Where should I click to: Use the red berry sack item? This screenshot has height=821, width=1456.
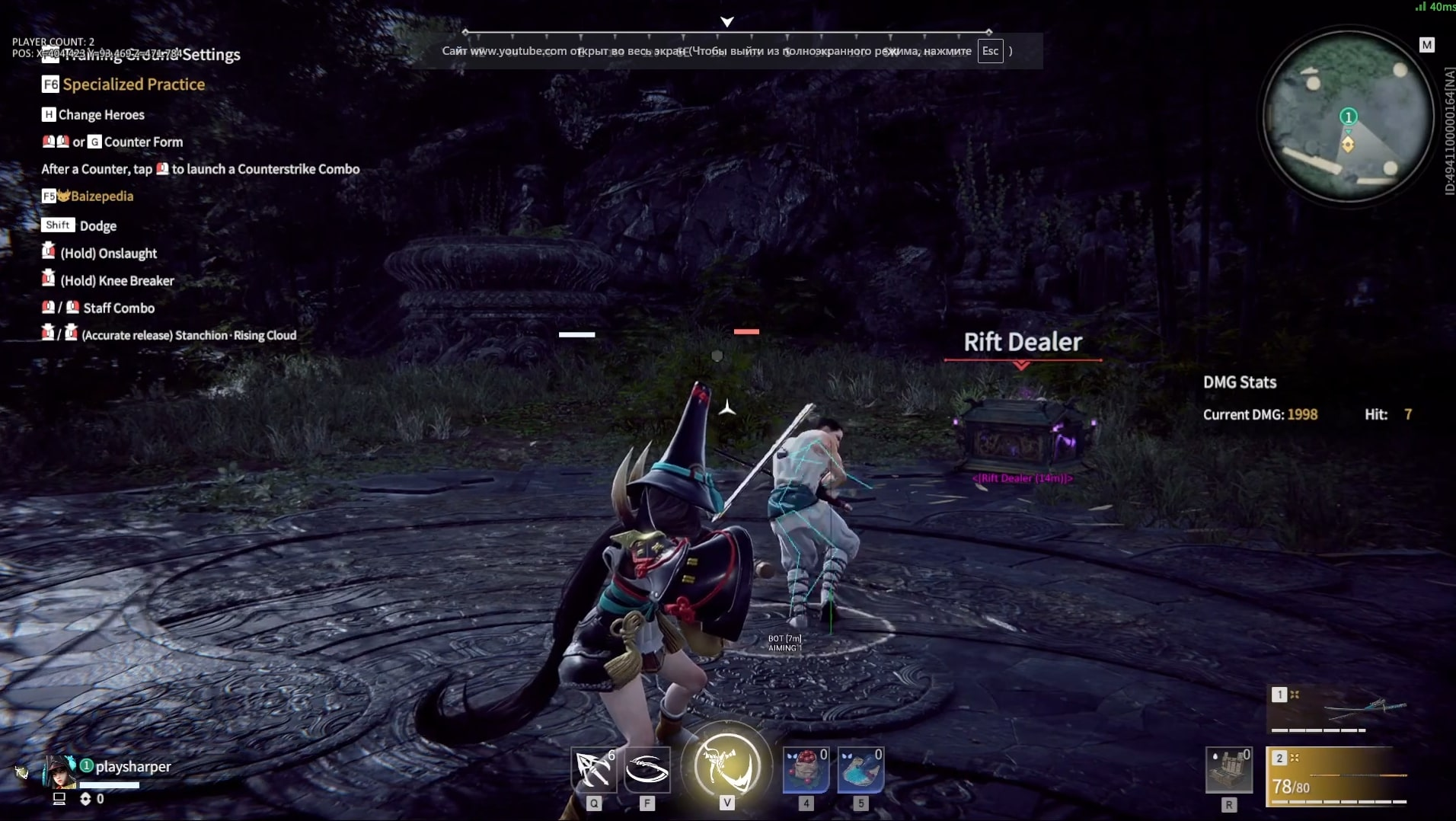[806, 769]
